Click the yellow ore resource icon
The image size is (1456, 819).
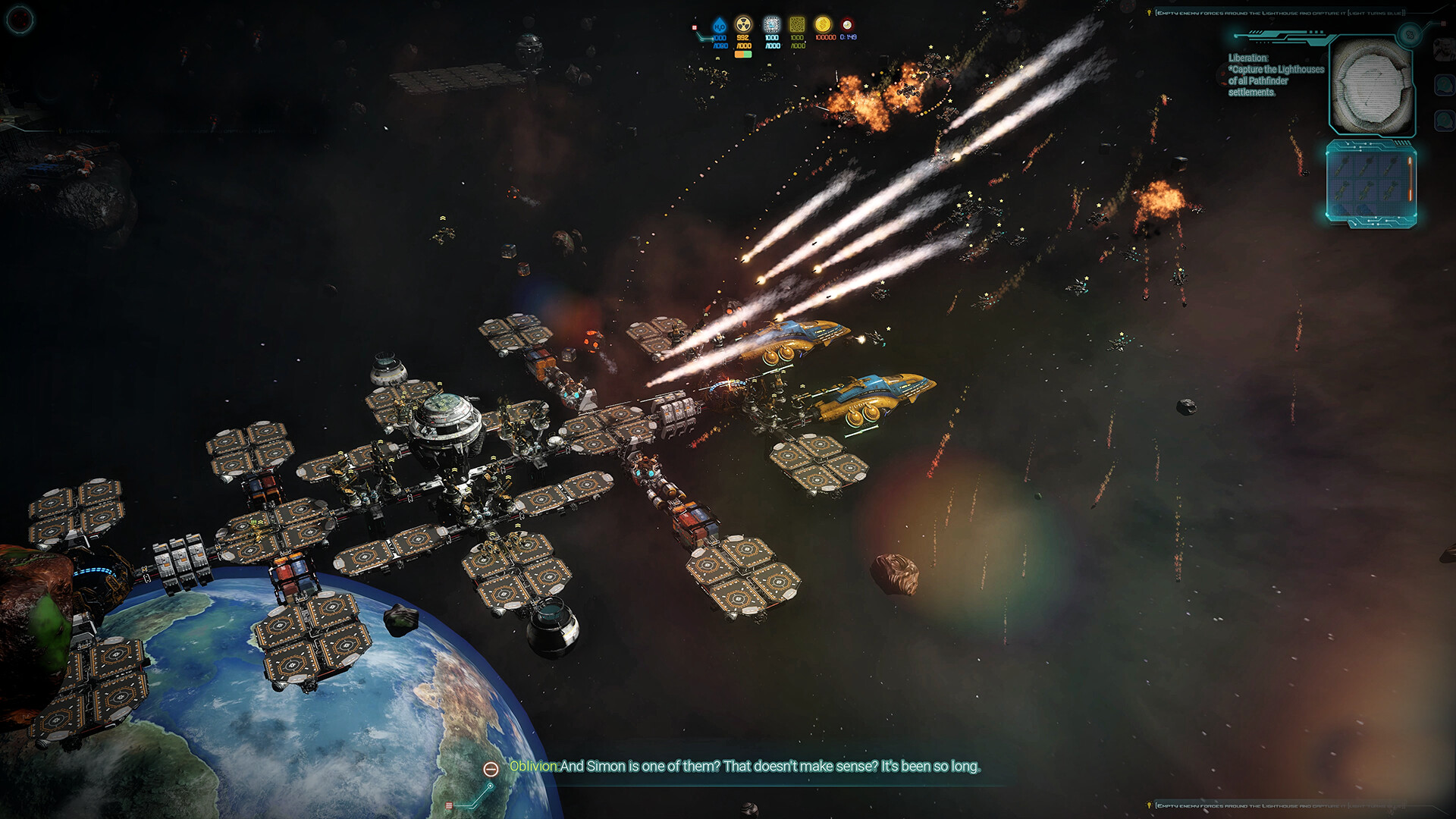click(x=797, y=24)
